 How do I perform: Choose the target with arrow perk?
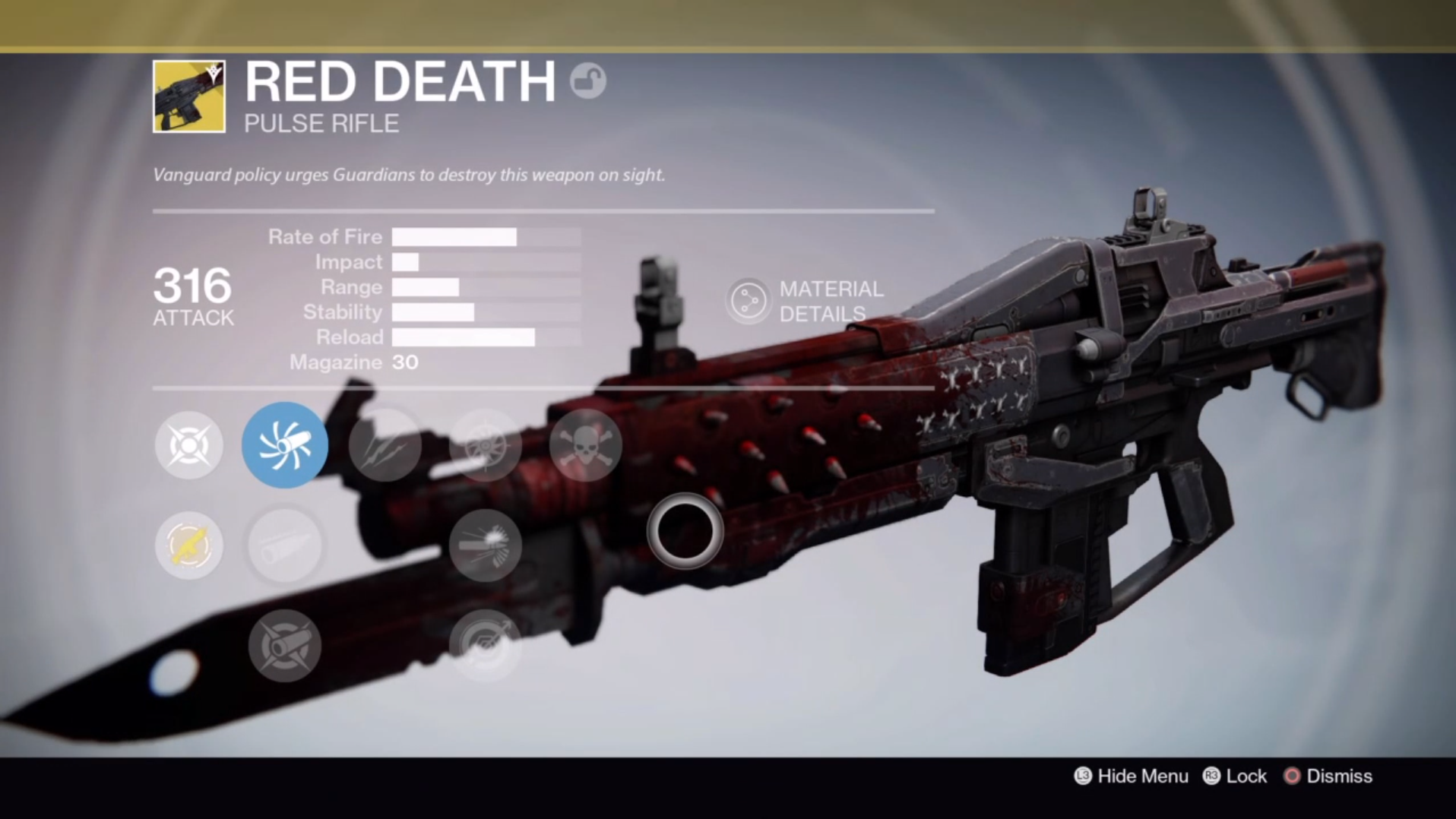pyautogui.click(x=485, y=646)
